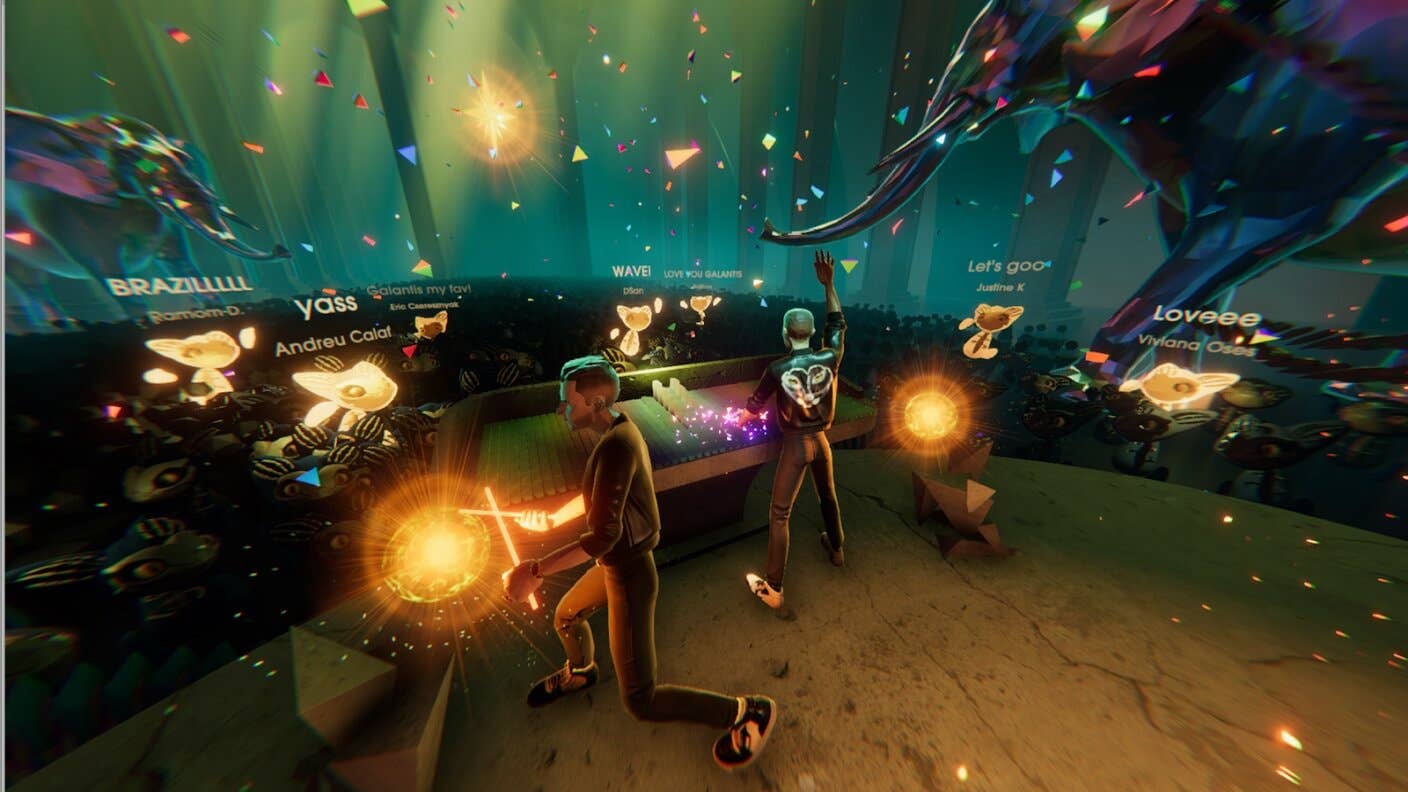
Task: Select username D5an below WAVE!
Action: [x=634, y=290]
